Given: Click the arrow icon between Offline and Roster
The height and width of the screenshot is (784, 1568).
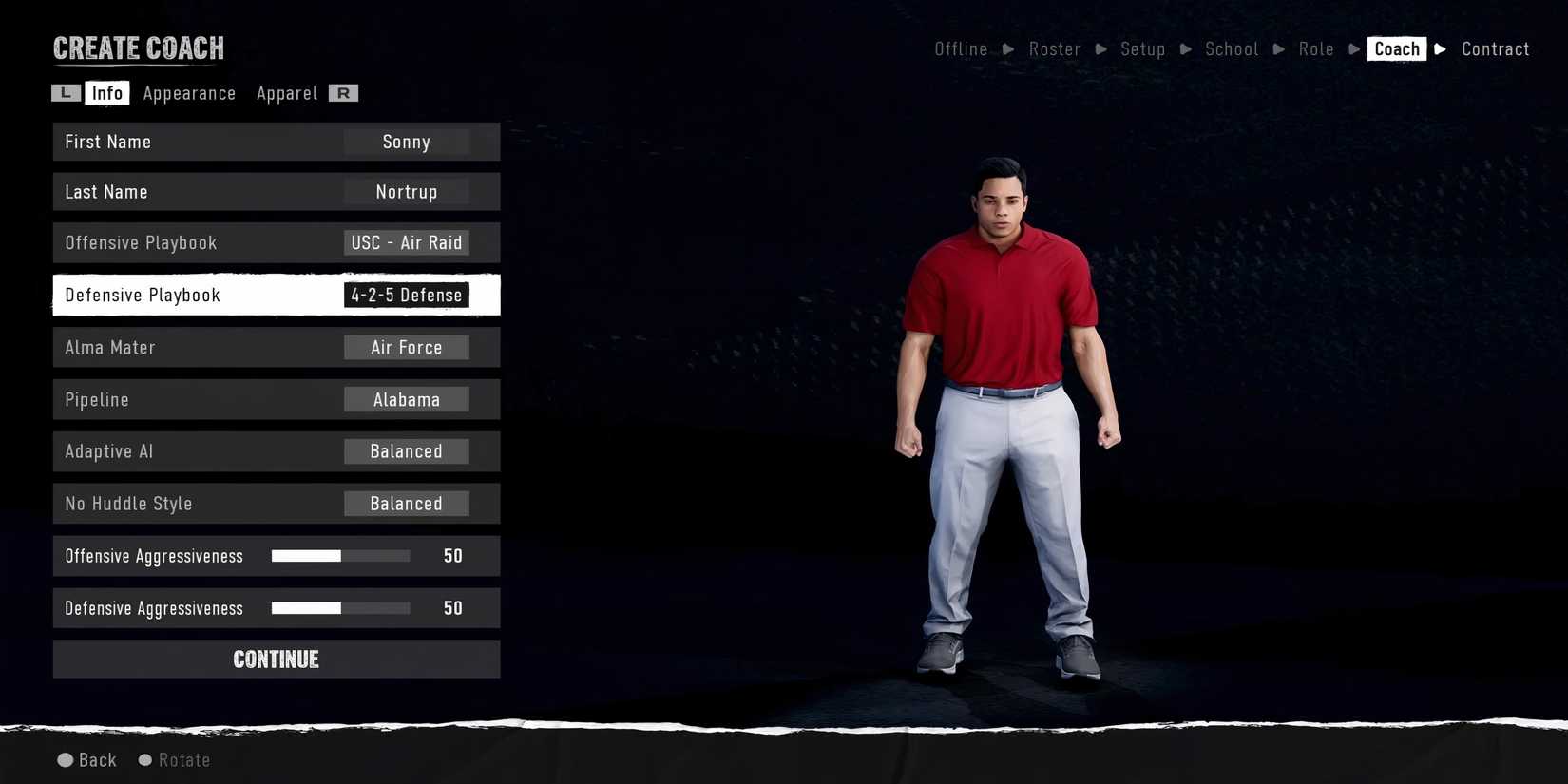Looking at the screenshot, I should 1007,48.
